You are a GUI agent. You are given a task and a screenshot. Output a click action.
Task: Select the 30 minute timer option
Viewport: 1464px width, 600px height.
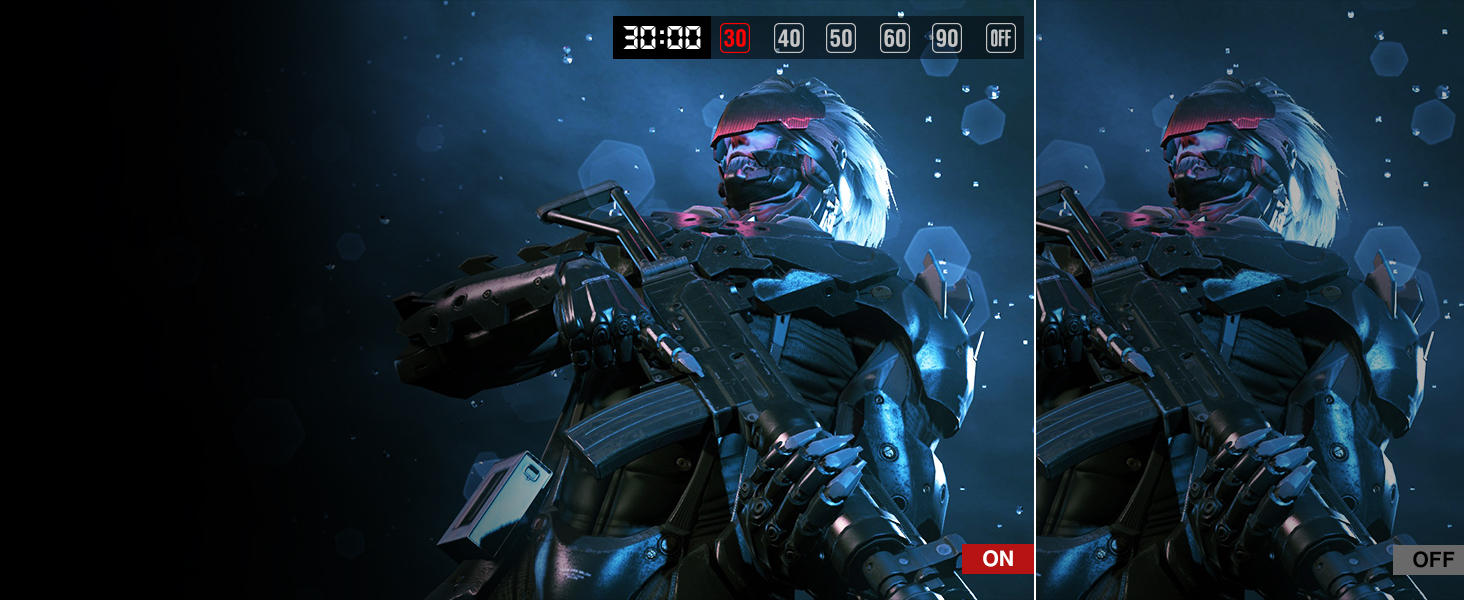click(x=735, y=39)
